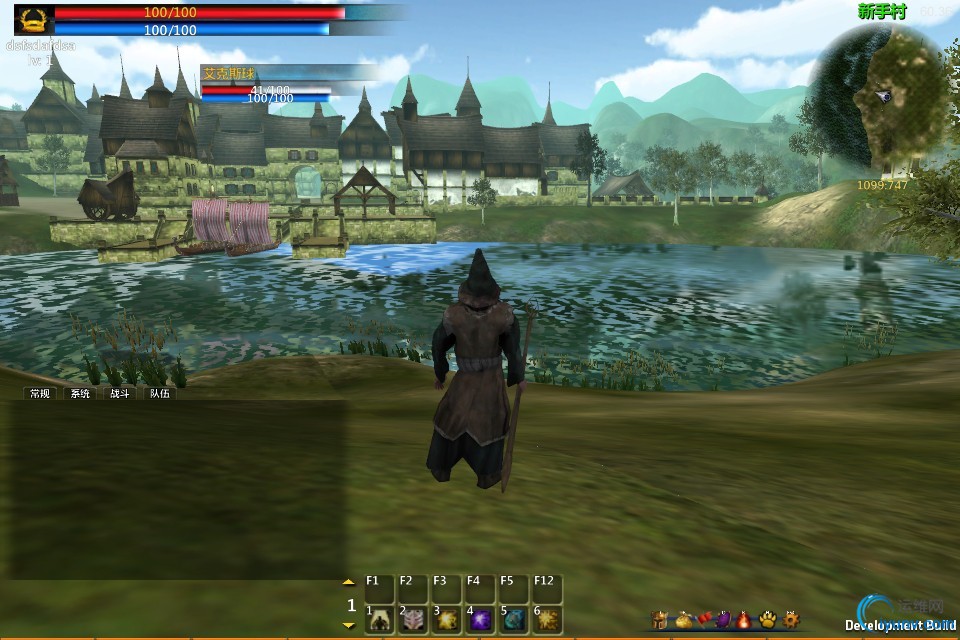Open settings with the gear icon

[x=791, y=620]
